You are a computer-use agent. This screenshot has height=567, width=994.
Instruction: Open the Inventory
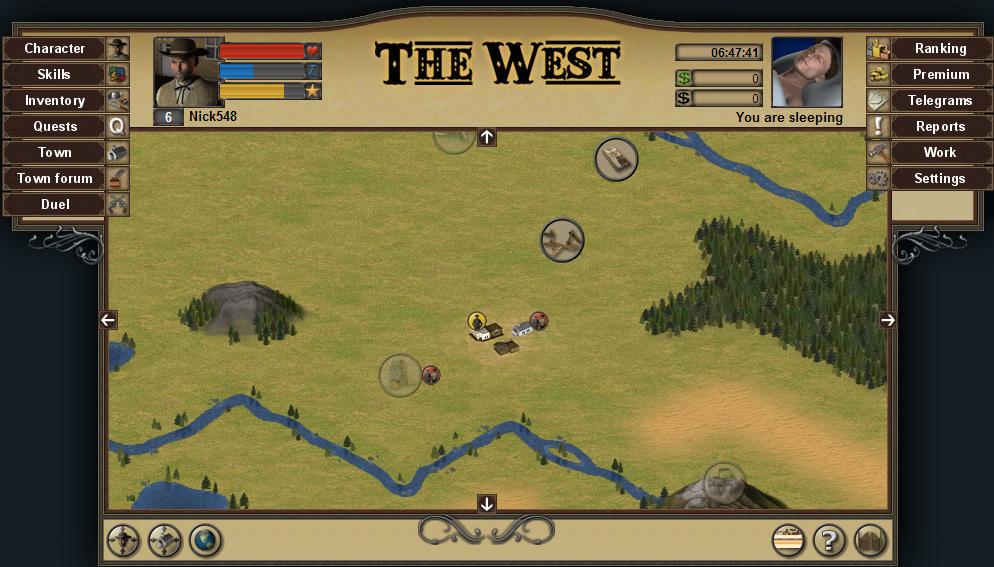tap(55, 100)
